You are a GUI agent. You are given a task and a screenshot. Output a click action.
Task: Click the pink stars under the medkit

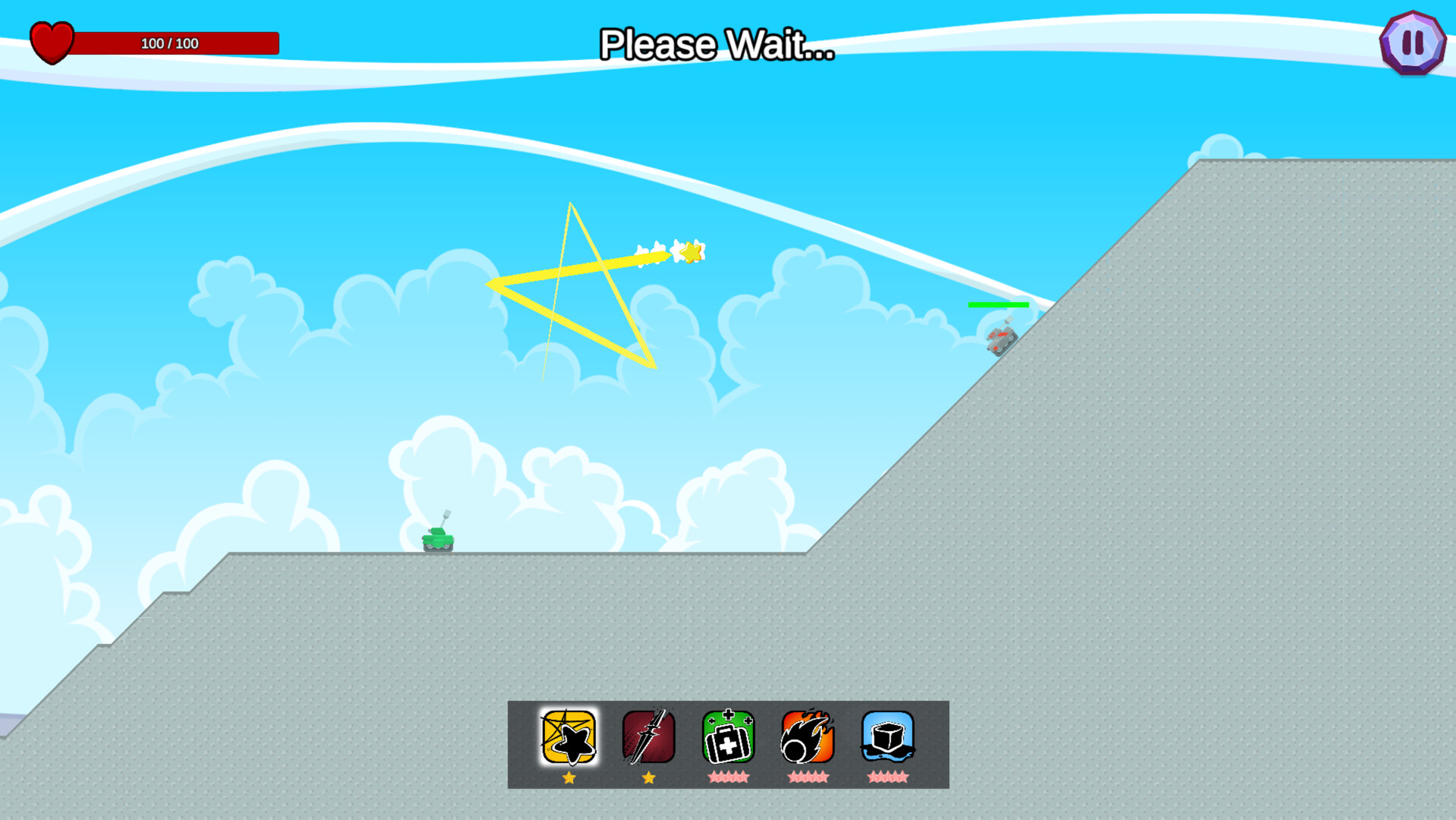729,777
